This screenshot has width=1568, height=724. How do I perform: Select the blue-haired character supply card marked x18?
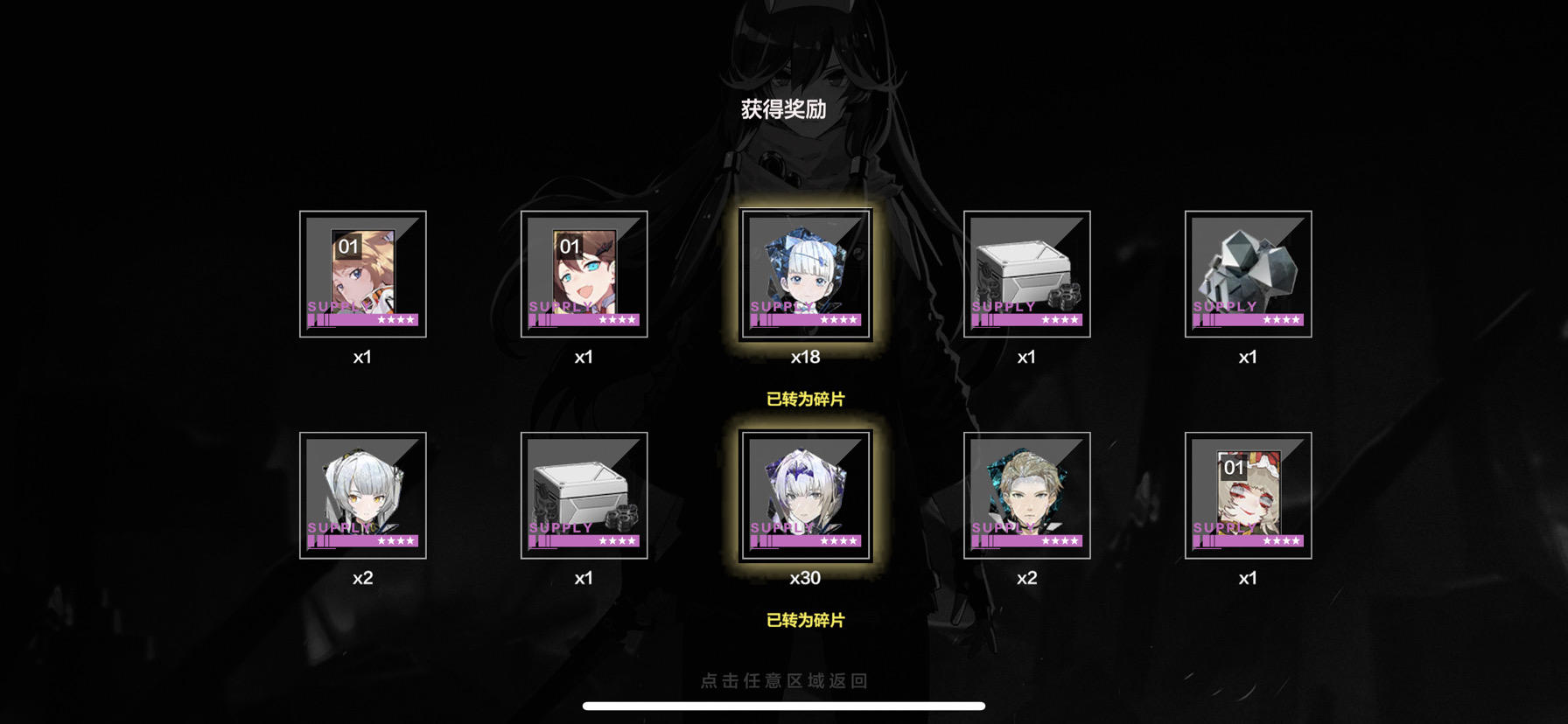pos(806,274)
